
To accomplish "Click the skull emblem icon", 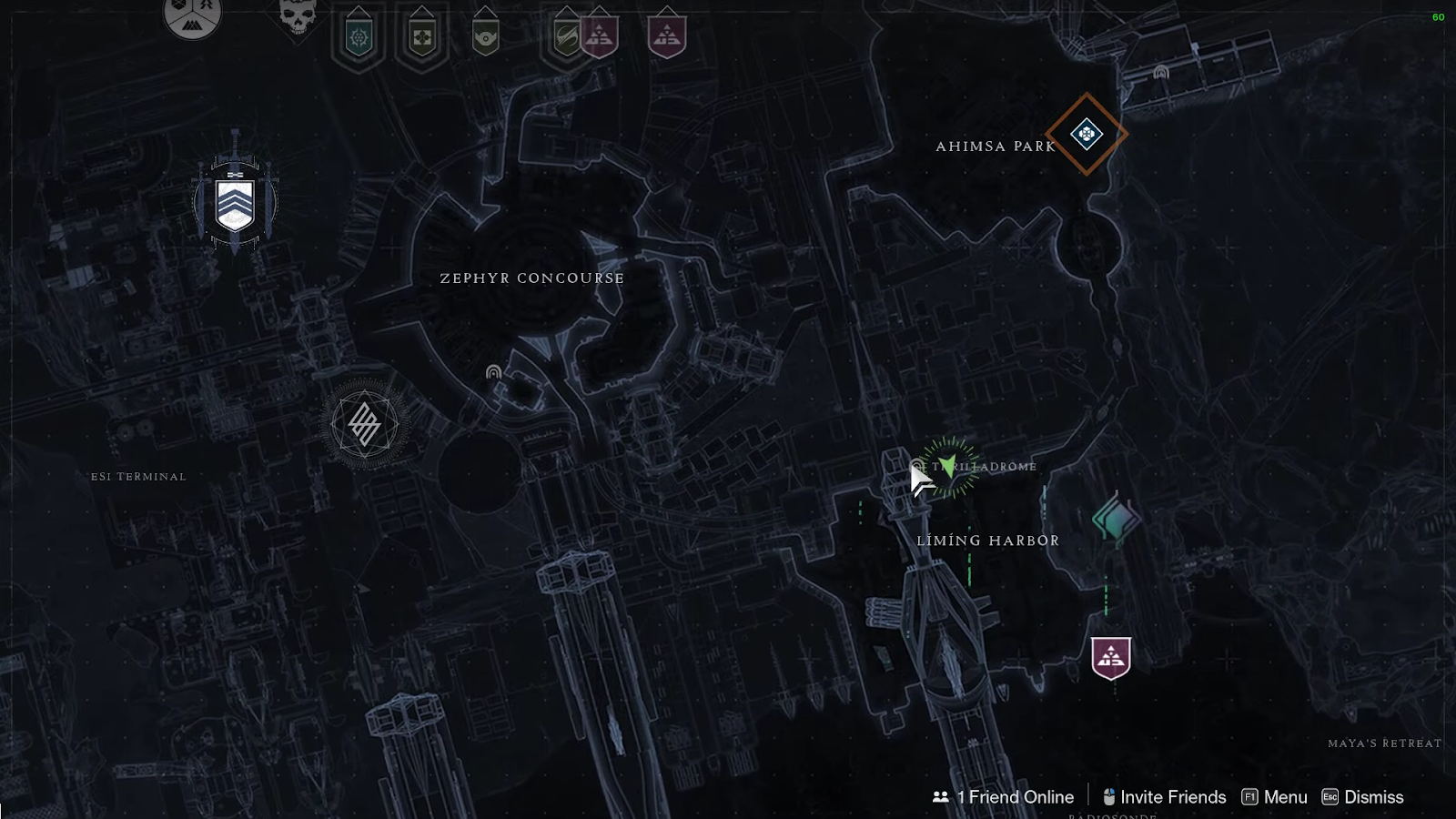I will [298, 16].
